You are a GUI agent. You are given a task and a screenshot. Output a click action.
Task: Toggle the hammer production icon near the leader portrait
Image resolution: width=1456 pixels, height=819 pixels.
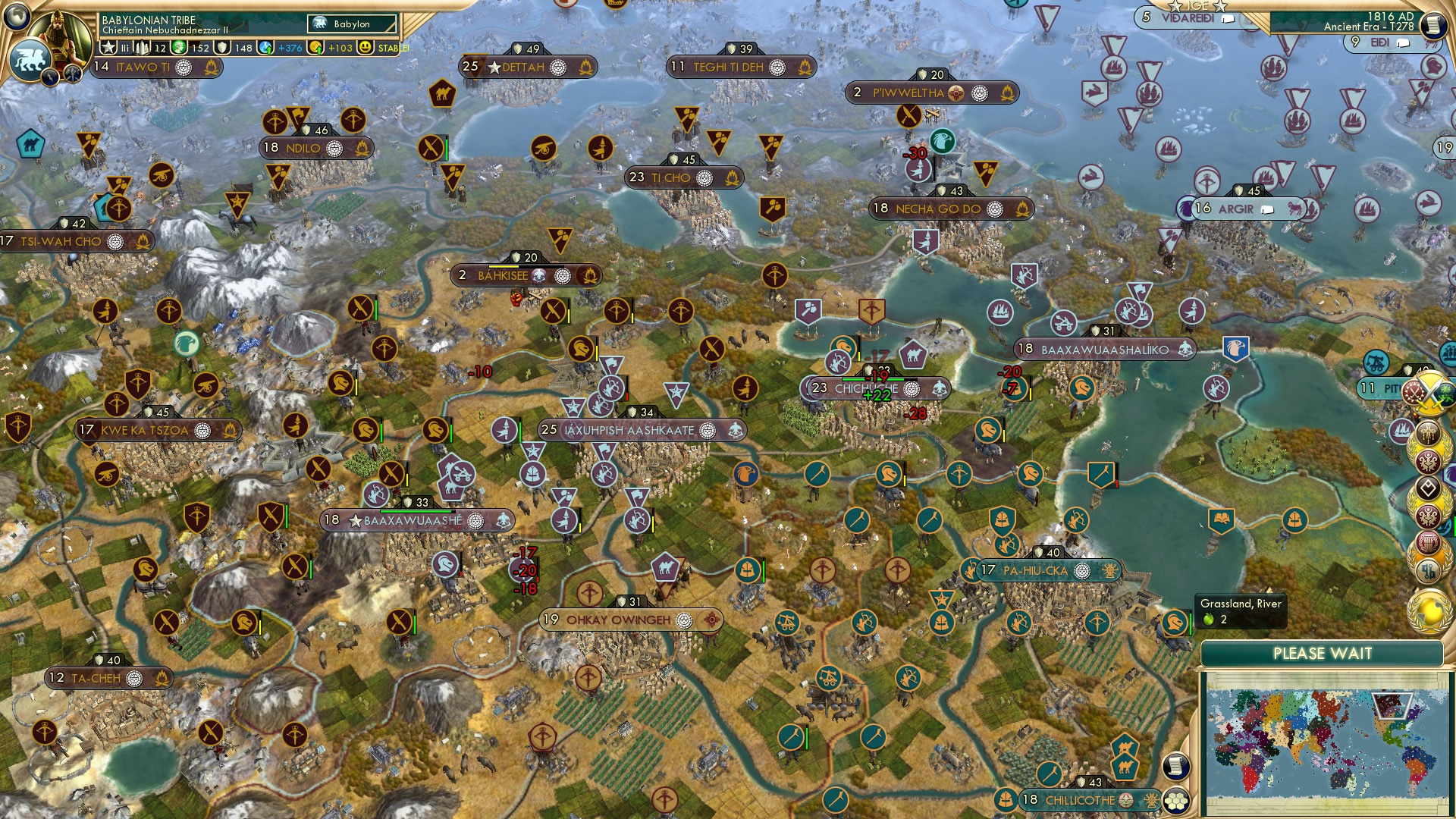[73, 74]
